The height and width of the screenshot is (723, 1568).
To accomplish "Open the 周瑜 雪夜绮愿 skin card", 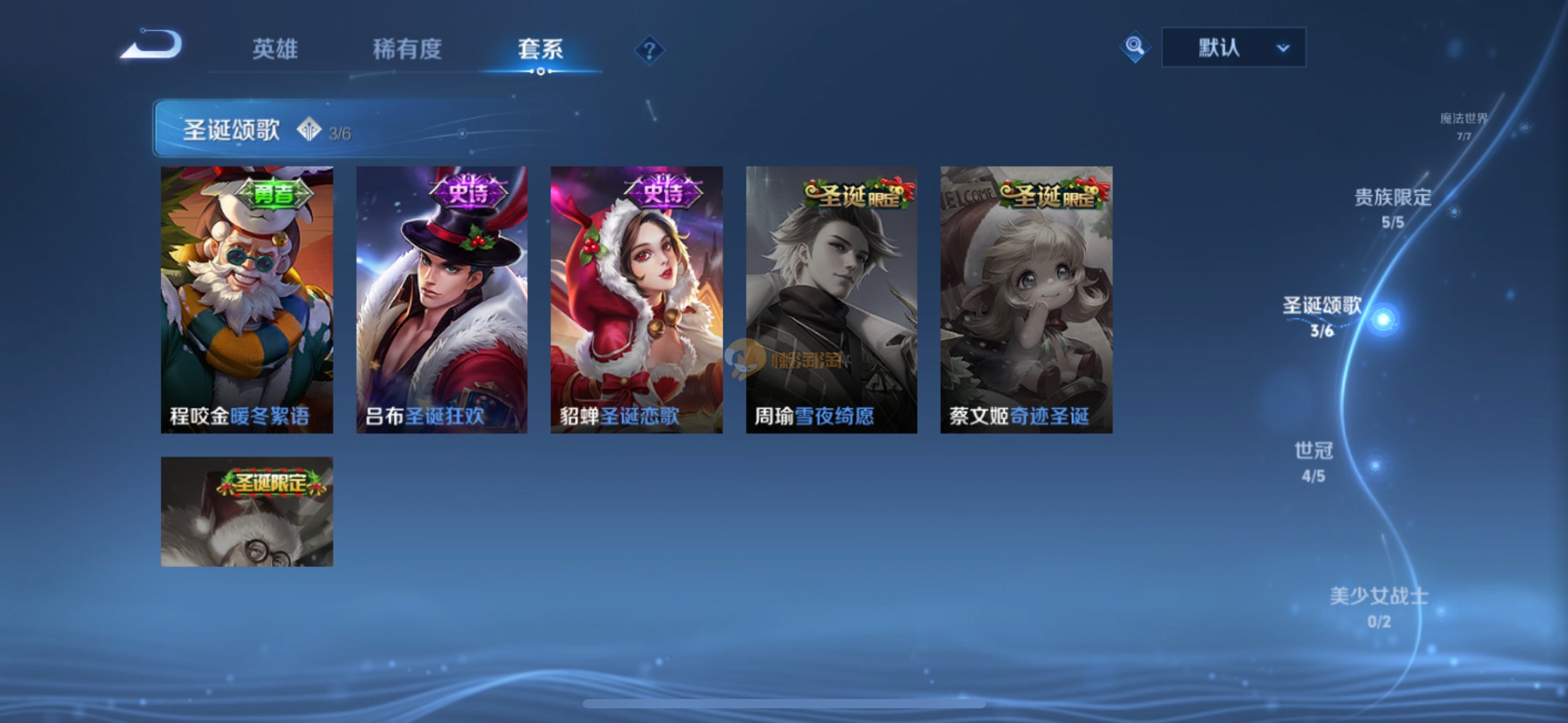I will pyautogui.click(x=831, y=299).
